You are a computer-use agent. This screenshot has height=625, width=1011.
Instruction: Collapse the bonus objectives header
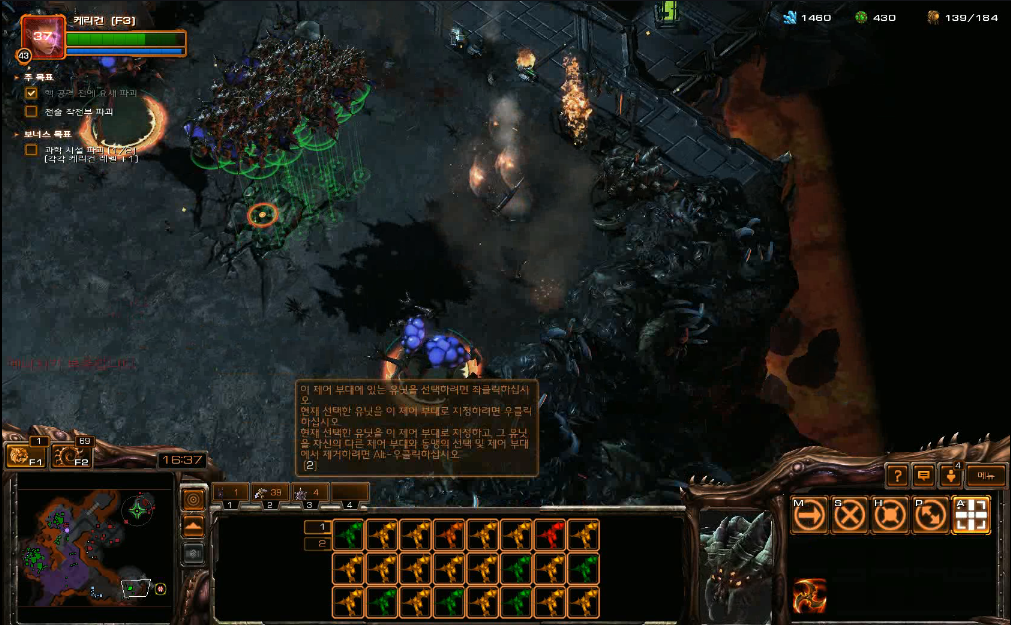tap(17, 133)
